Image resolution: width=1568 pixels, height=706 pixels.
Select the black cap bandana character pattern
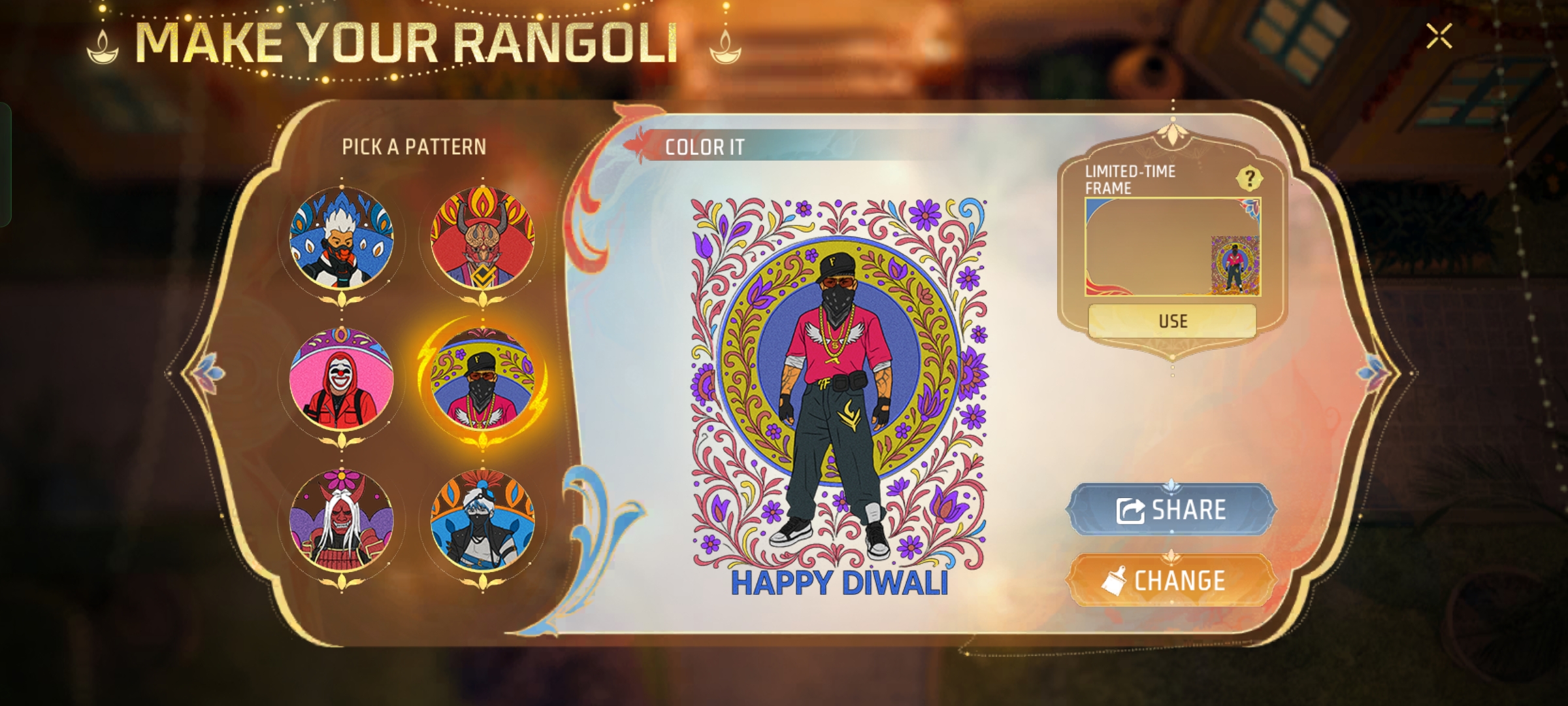point(483,379)
